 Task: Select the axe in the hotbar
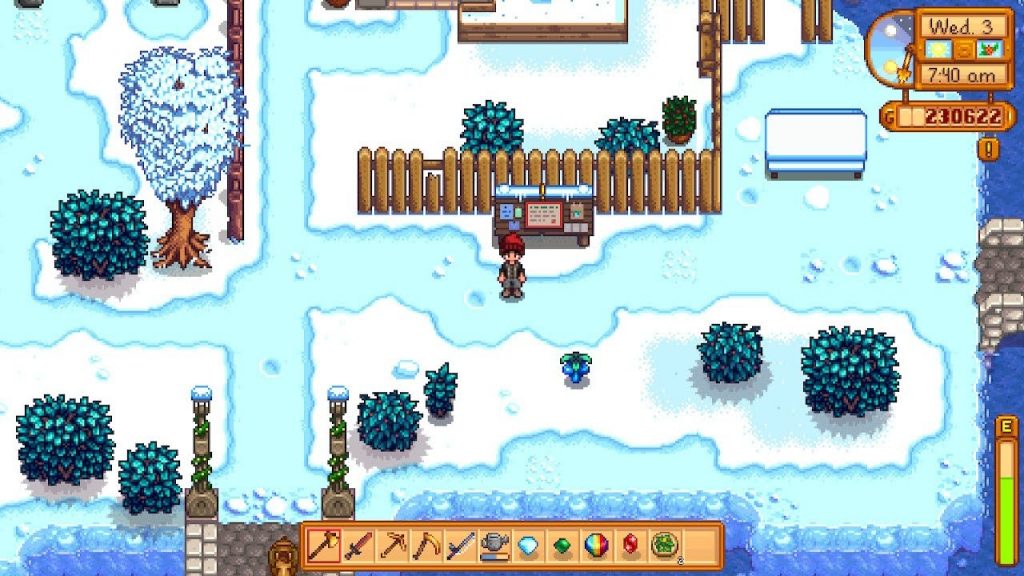click(323, 546)
